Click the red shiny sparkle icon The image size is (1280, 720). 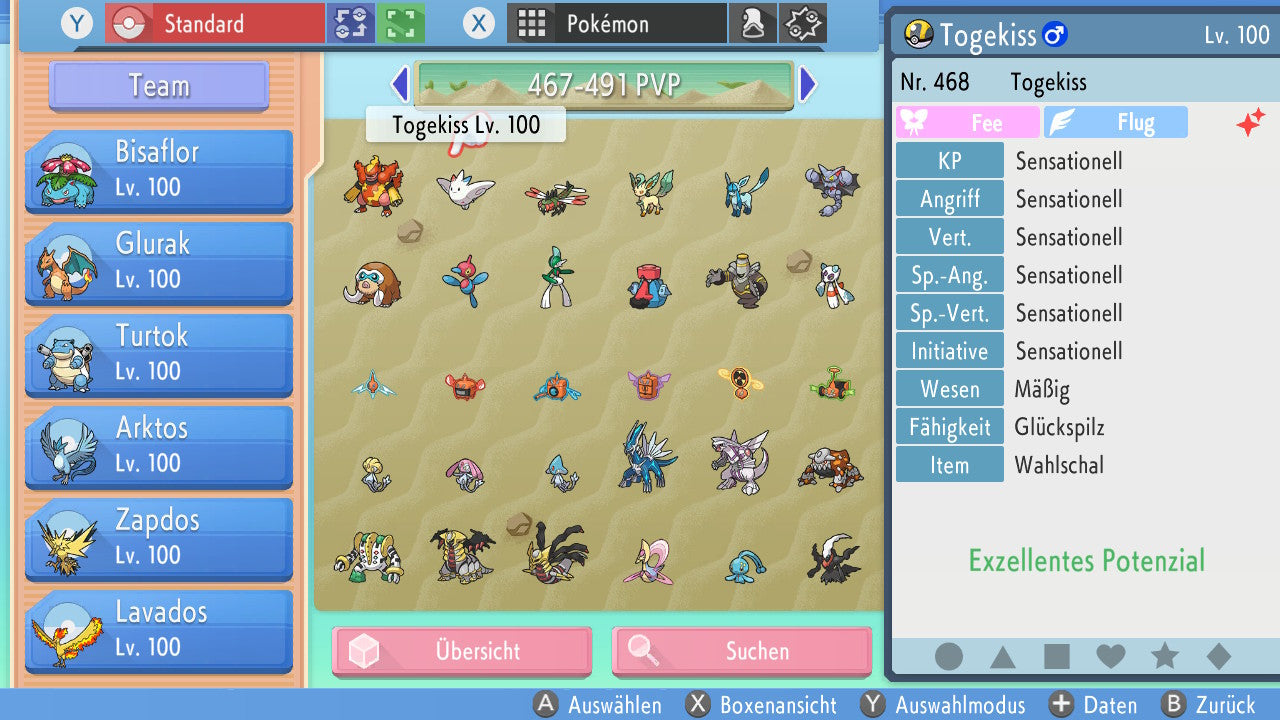pos(1251,121)
